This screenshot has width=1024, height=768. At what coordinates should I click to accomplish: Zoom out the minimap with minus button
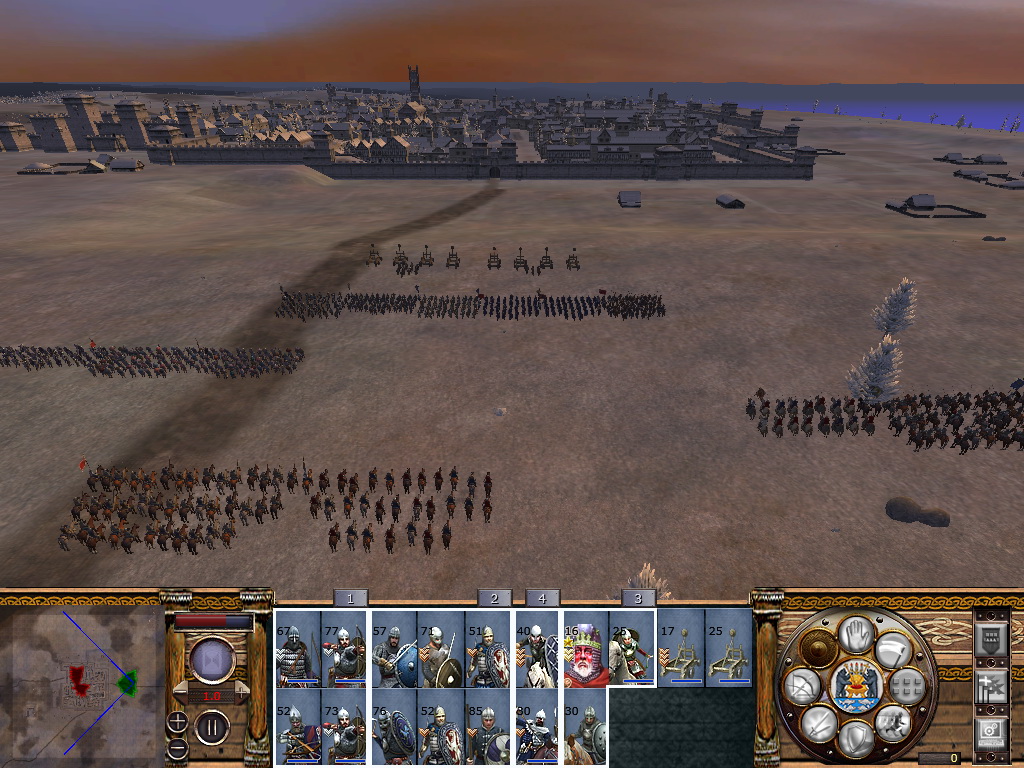click(x=177, y=747)
